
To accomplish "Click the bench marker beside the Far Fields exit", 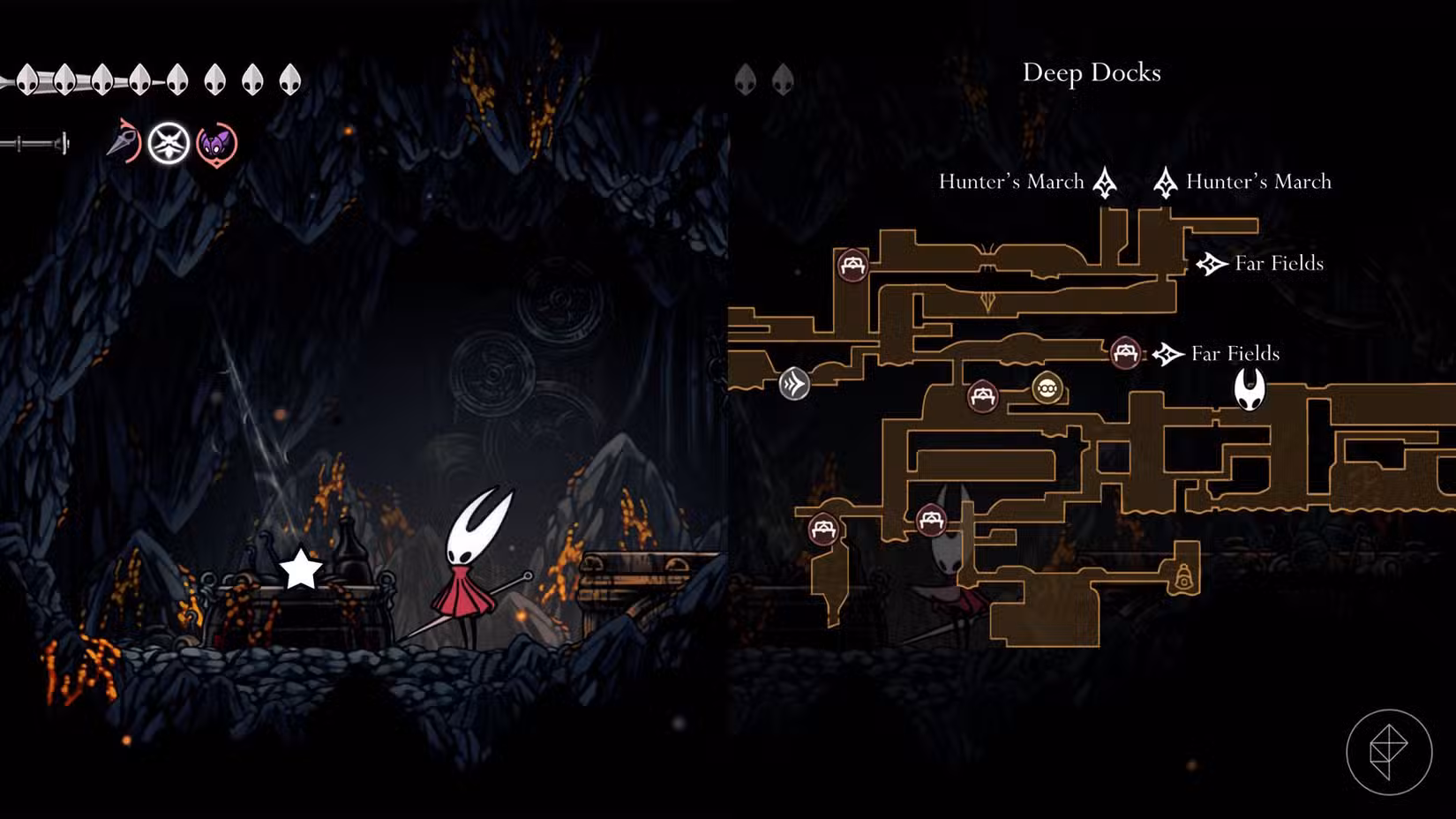I will [x=1125, y=353].
